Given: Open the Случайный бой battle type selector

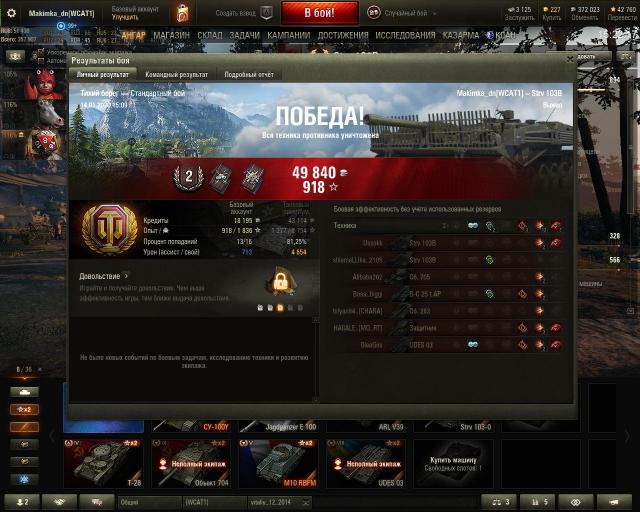Looking at the screenshot, I should pos(400,13).
